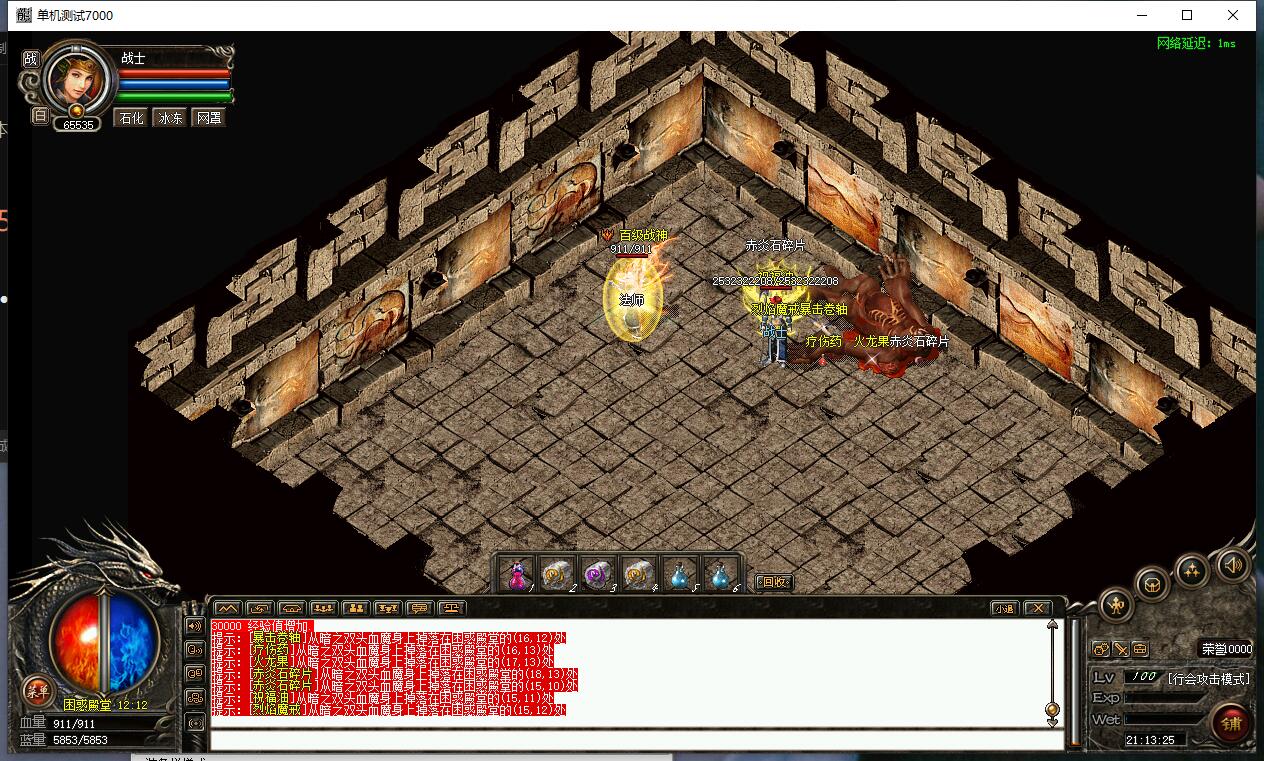Maximize the game window
This screenshot has height=761, width=1264.
[x=1187, y=15]
